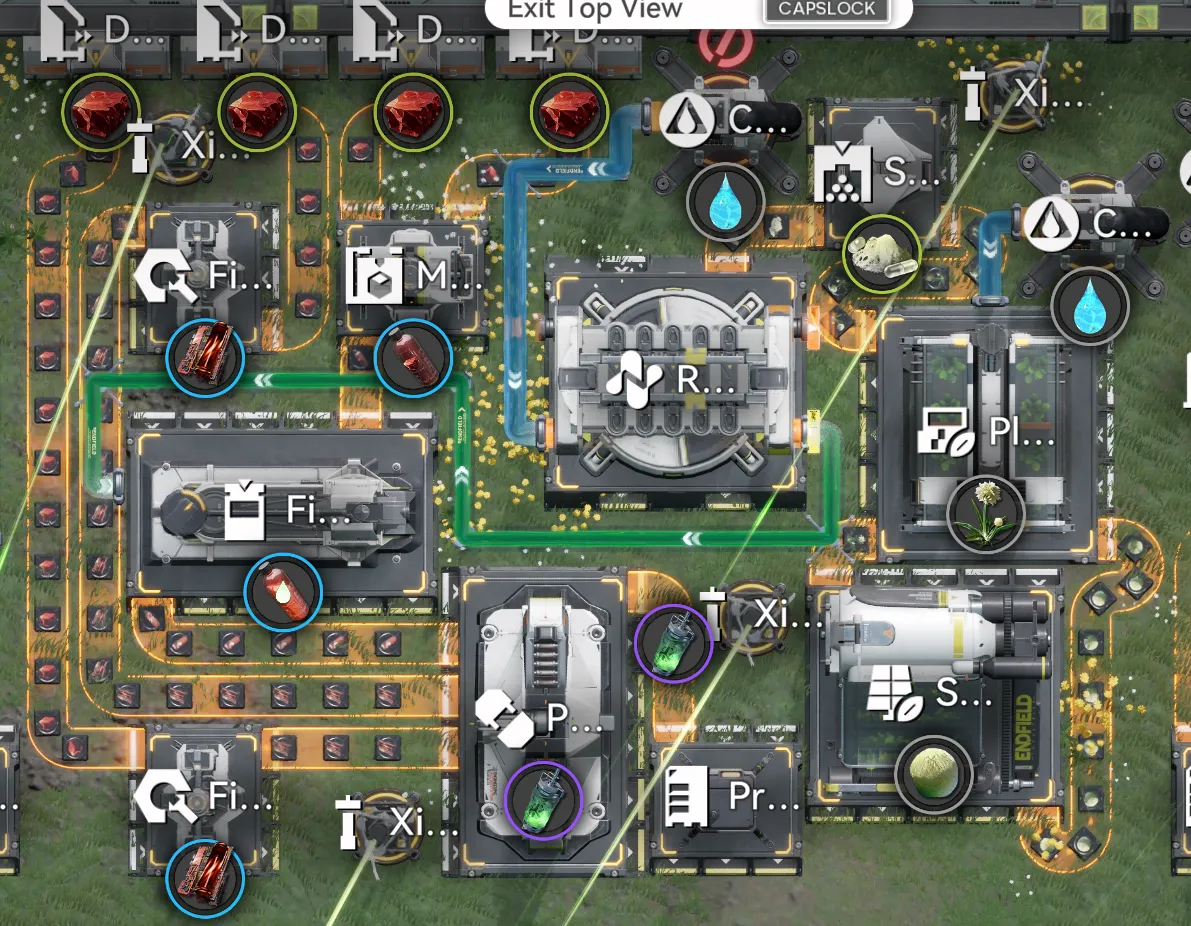Select the red bottle product icon
Screen dimensions: 1191x926
[x=283, y=593]
